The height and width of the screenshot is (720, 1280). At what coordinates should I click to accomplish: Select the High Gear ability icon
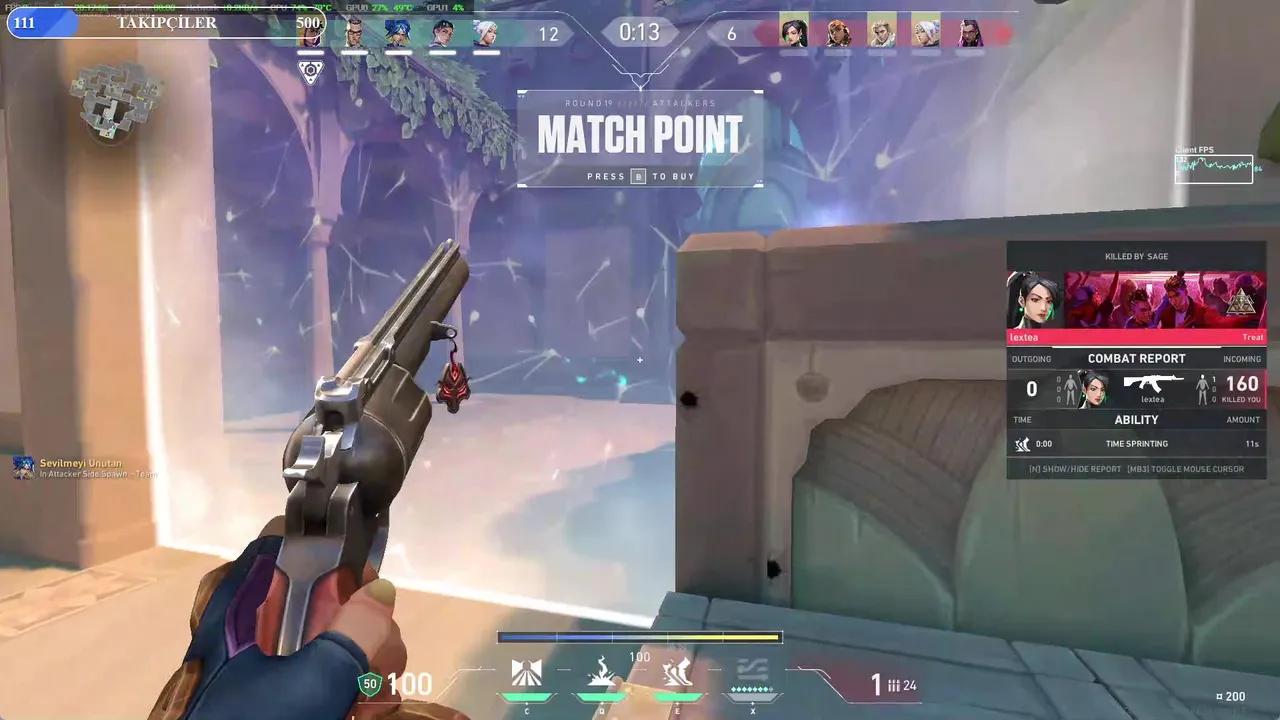(676, 670)
